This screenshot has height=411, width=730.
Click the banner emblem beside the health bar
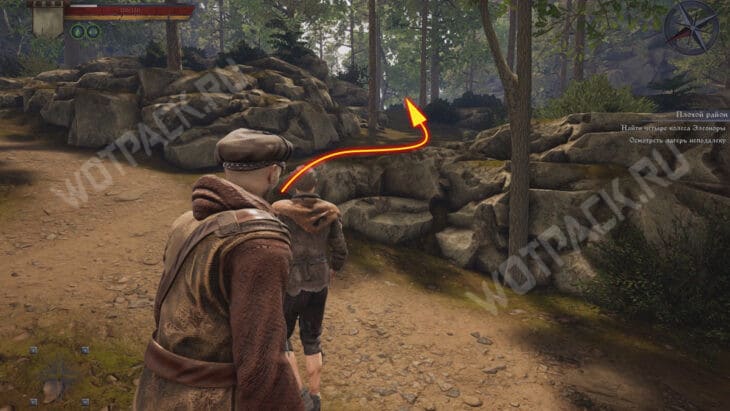[x=46, y=16]
